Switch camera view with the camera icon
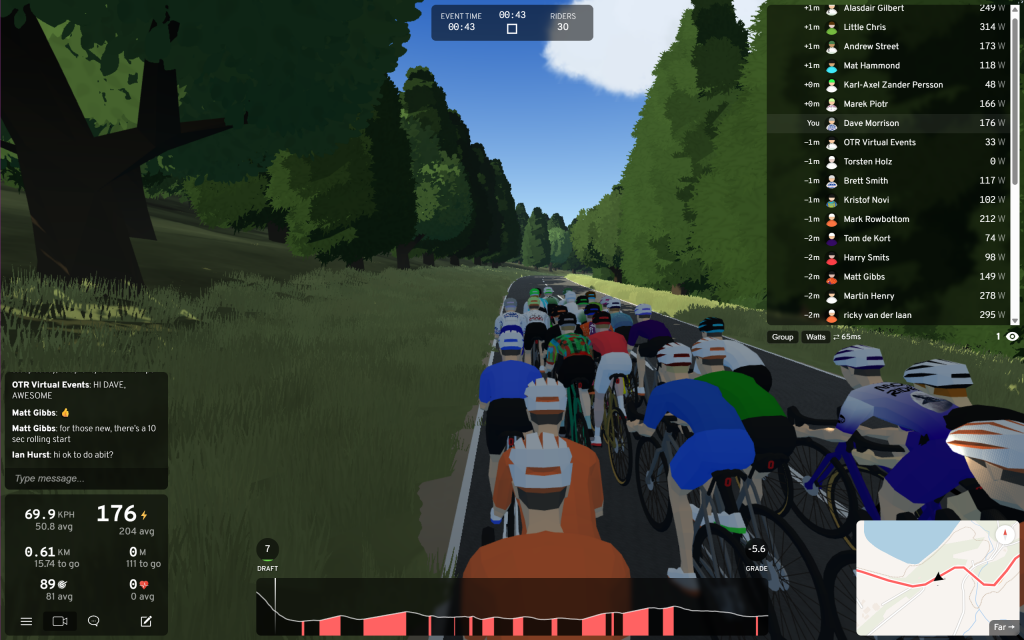The height and width of the screenshot is (640, 1024). (x=60, y=621)
